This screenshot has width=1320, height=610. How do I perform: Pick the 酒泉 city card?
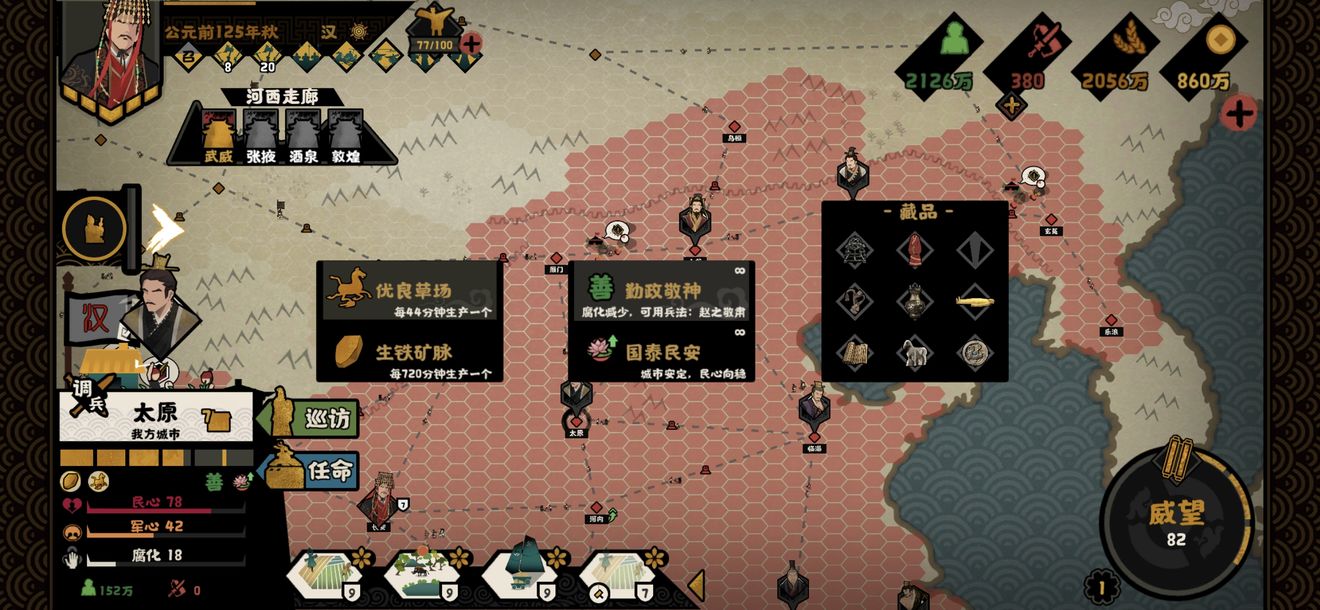[x=303, y=134]
